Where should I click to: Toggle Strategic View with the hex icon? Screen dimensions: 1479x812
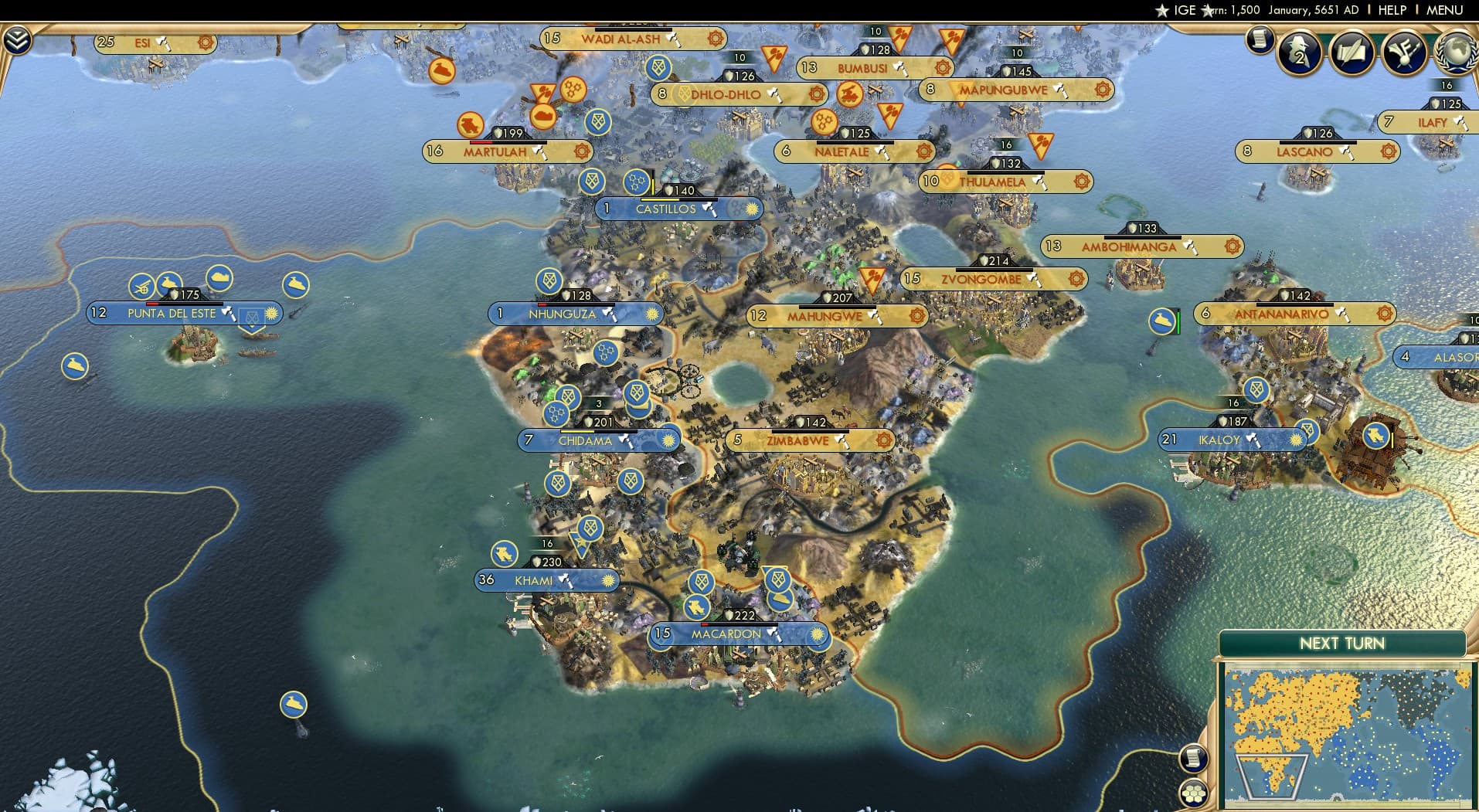pos(1194,794)
